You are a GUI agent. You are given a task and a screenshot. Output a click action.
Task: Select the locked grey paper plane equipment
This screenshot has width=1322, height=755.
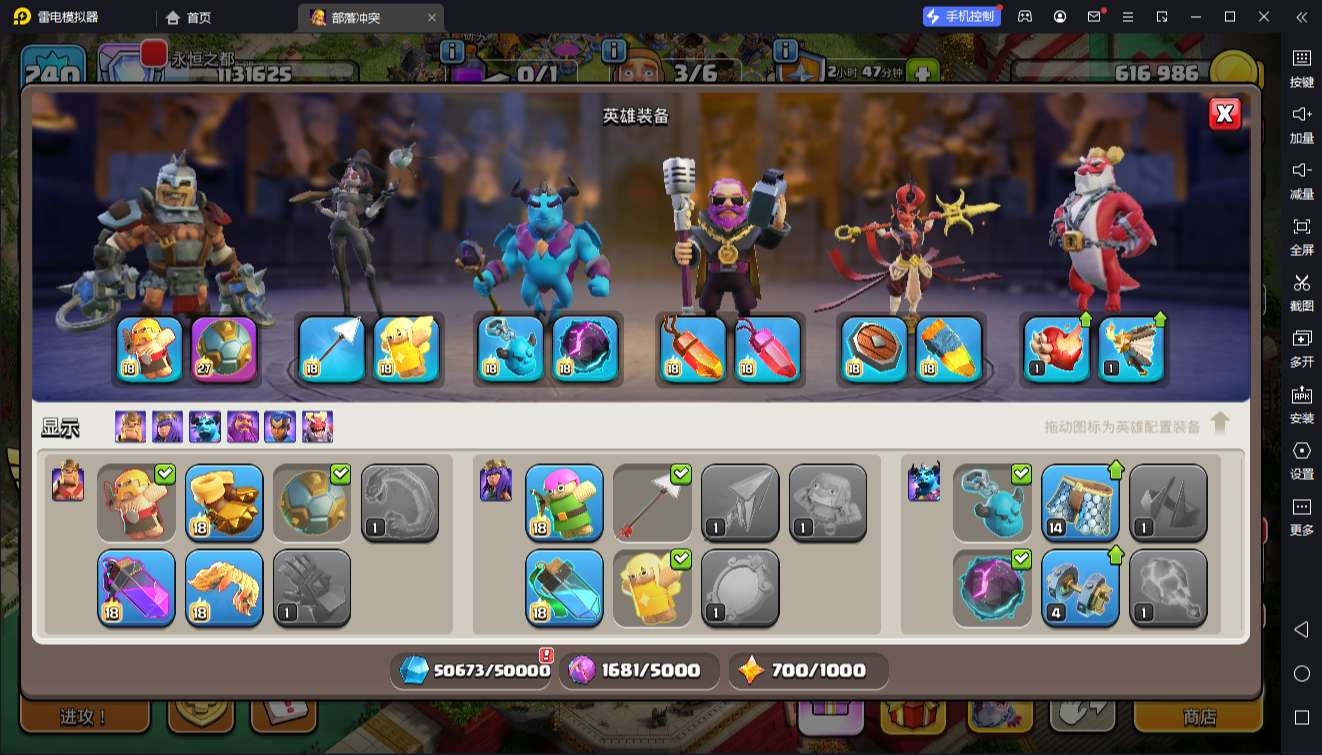point(740,502)
